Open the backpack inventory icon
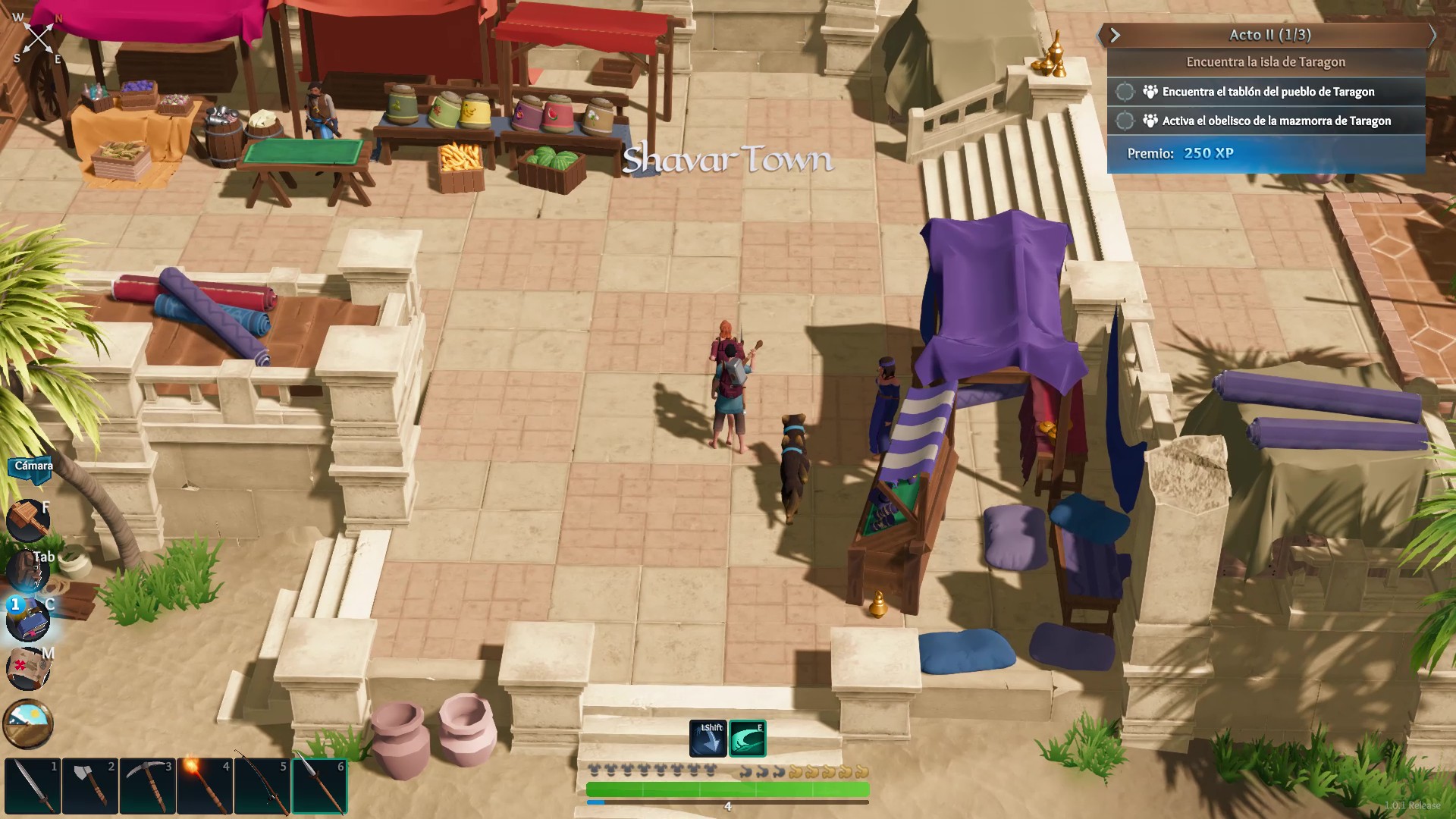1456x819 pixels. [x=27, y=570]
